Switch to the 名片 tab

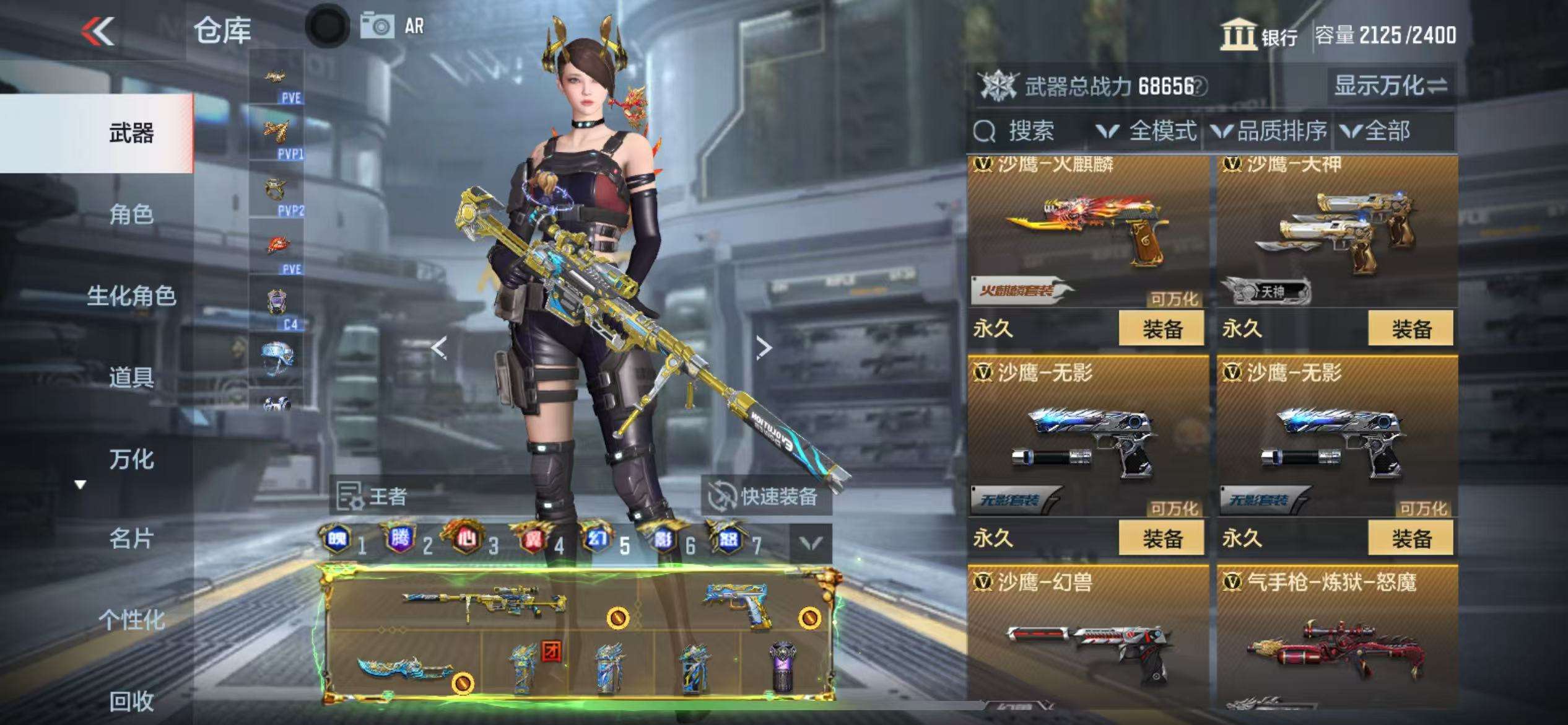tap(131, 539)
